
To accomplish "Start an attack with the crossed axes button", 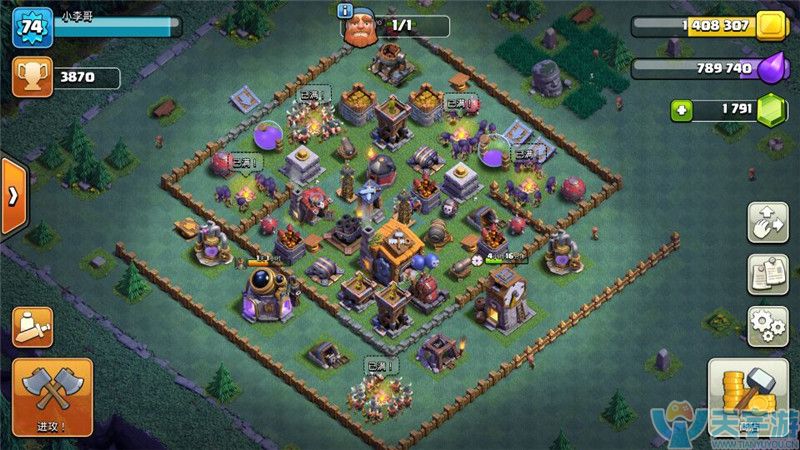I will (x=52, y=396).
